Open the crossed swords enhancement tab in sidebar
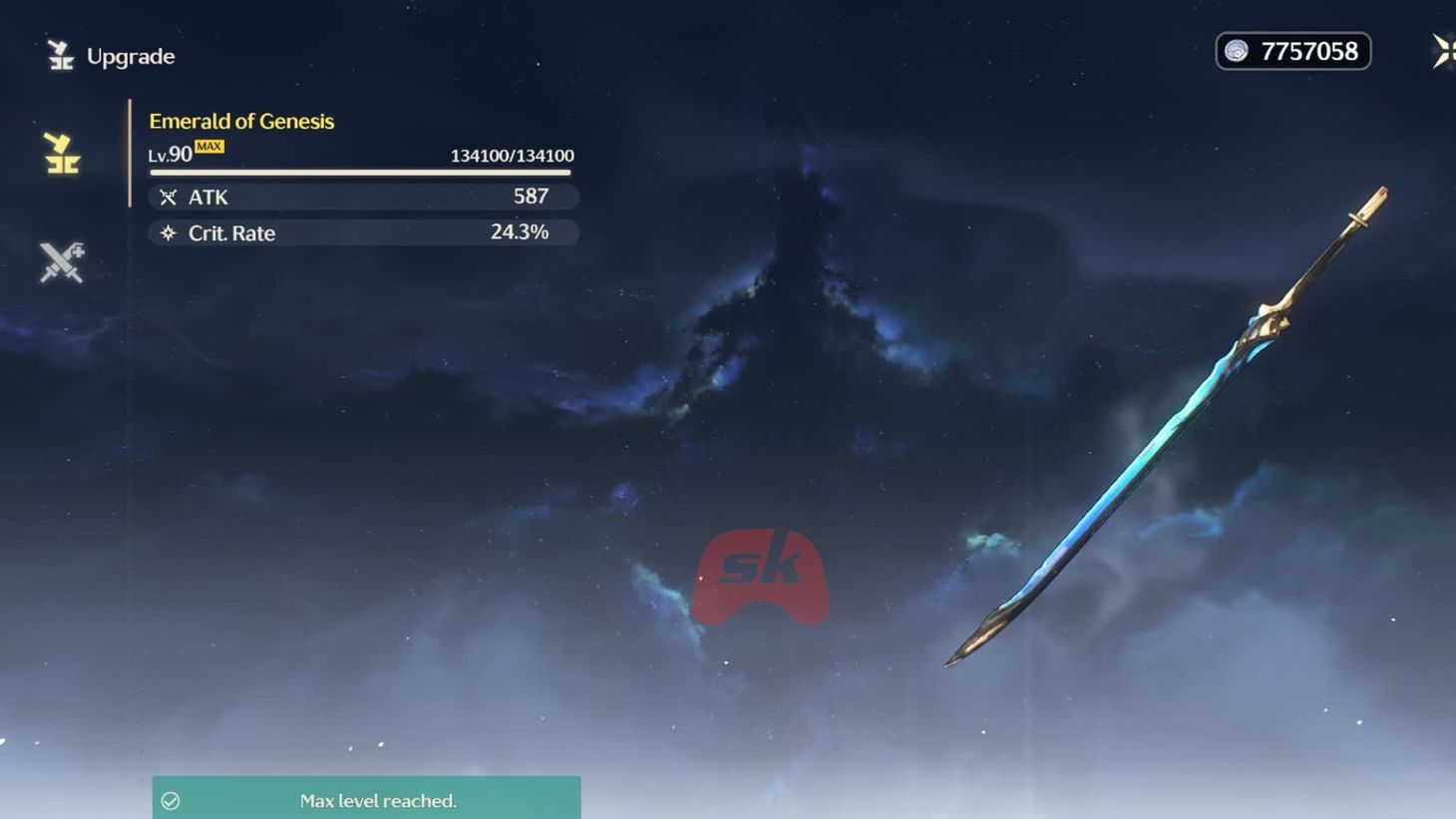Viewport: 1456px width, 819px height. pos(61,261)
